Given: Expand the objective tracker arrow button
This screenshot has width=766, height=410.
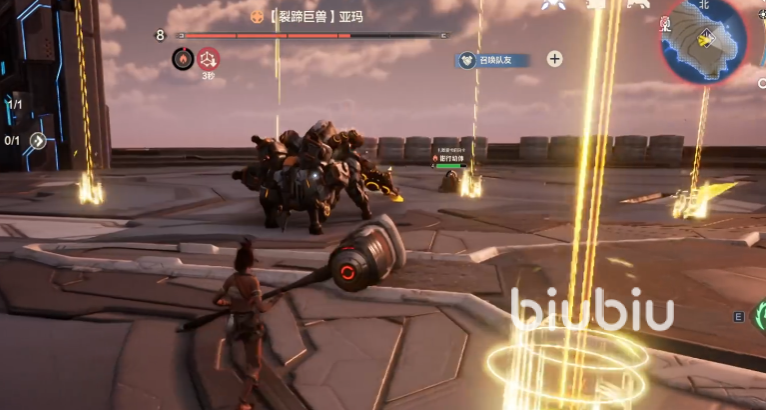Looking at the screenshot, I should pyautogui.click(x=39, y=141).
